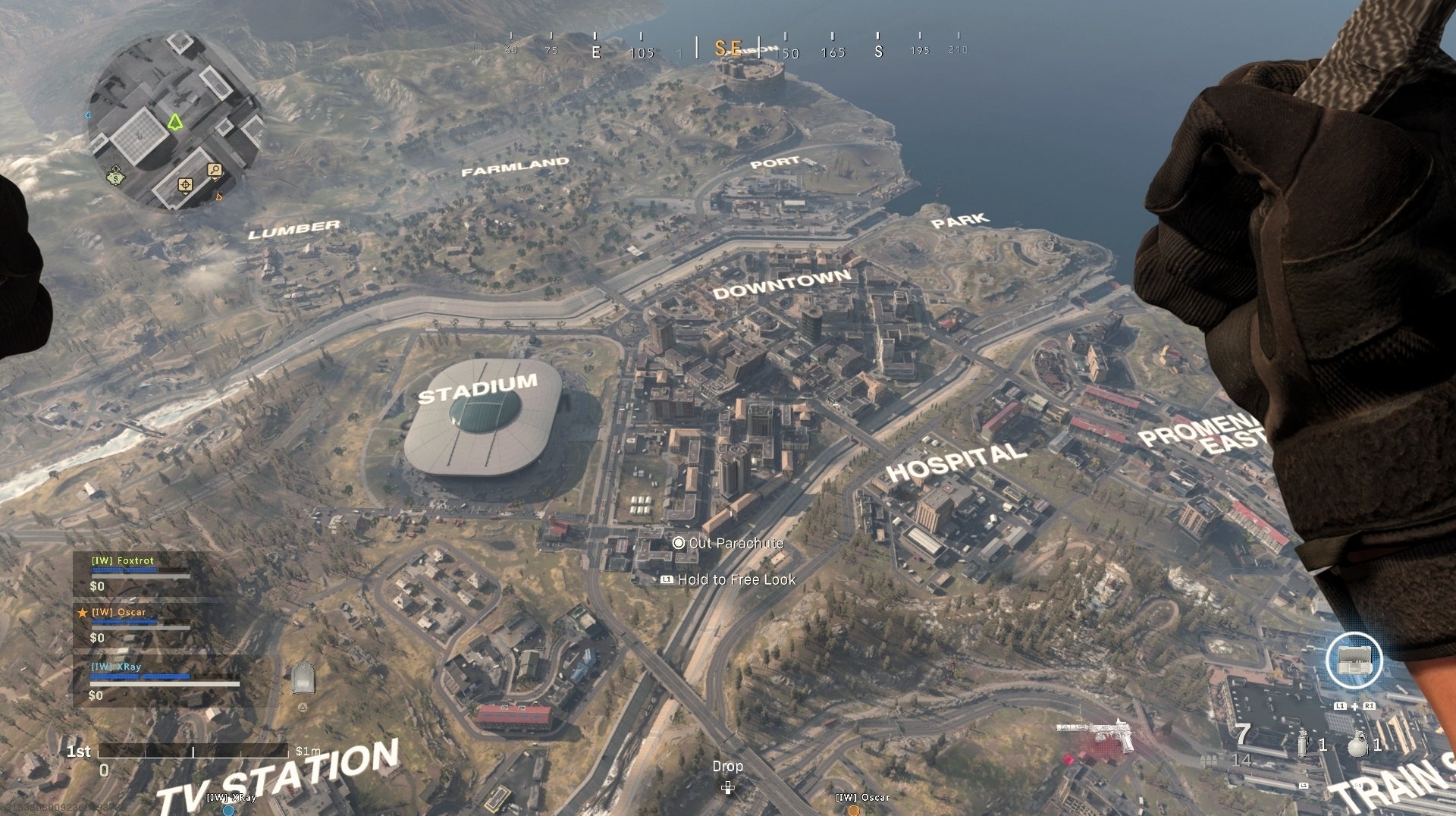Select the recon magnifying glass marker on minimap
1456x816 pixels.
click(x=215, y=170)
